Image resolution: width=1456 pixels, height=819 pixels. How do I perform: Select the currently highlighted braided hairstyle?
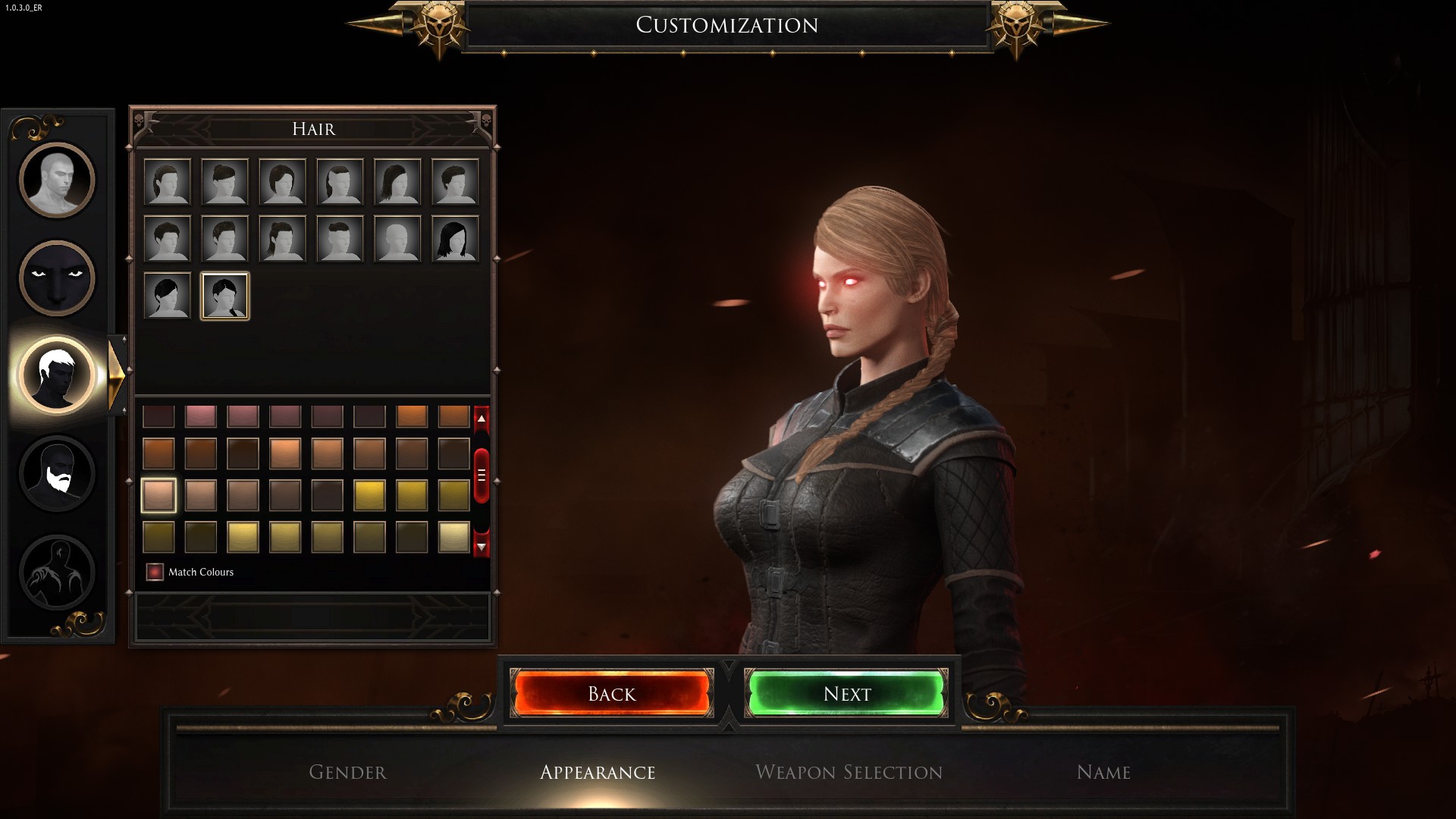pyautogui.click(x=224, y=296)
